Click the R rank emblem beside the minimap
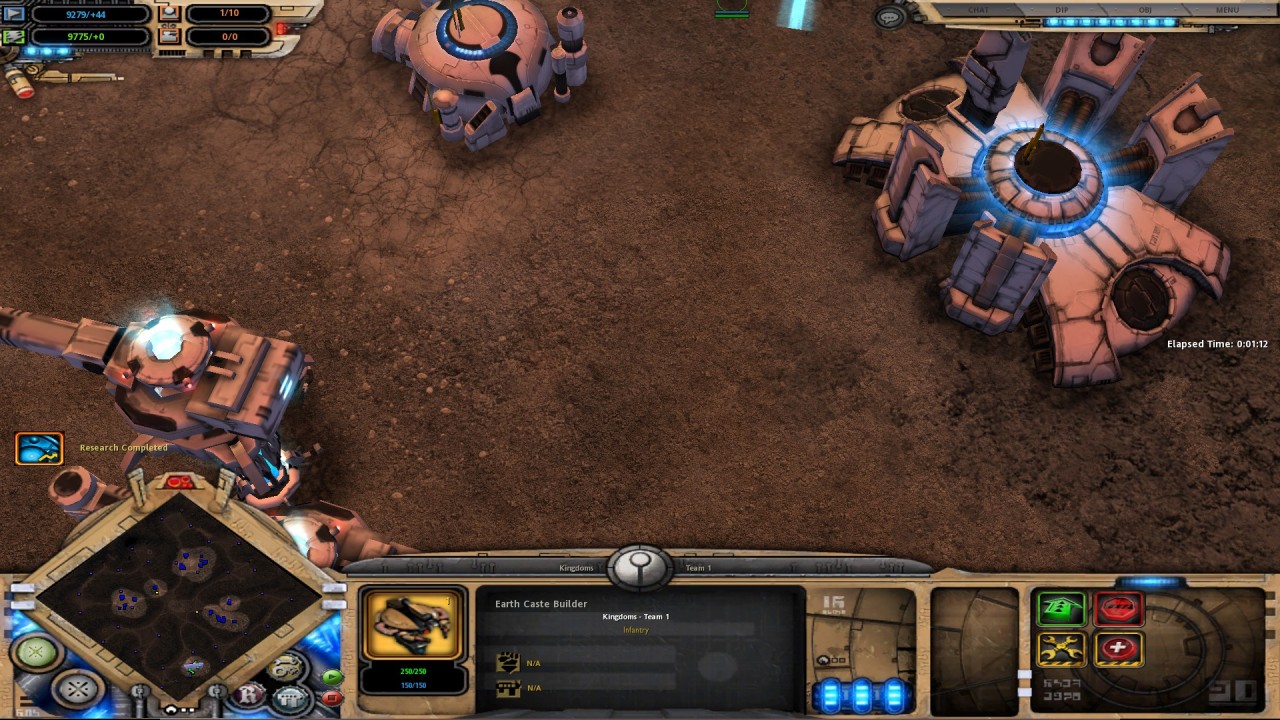This screenshot has width=1280, height=720. [x=250, y=694]
